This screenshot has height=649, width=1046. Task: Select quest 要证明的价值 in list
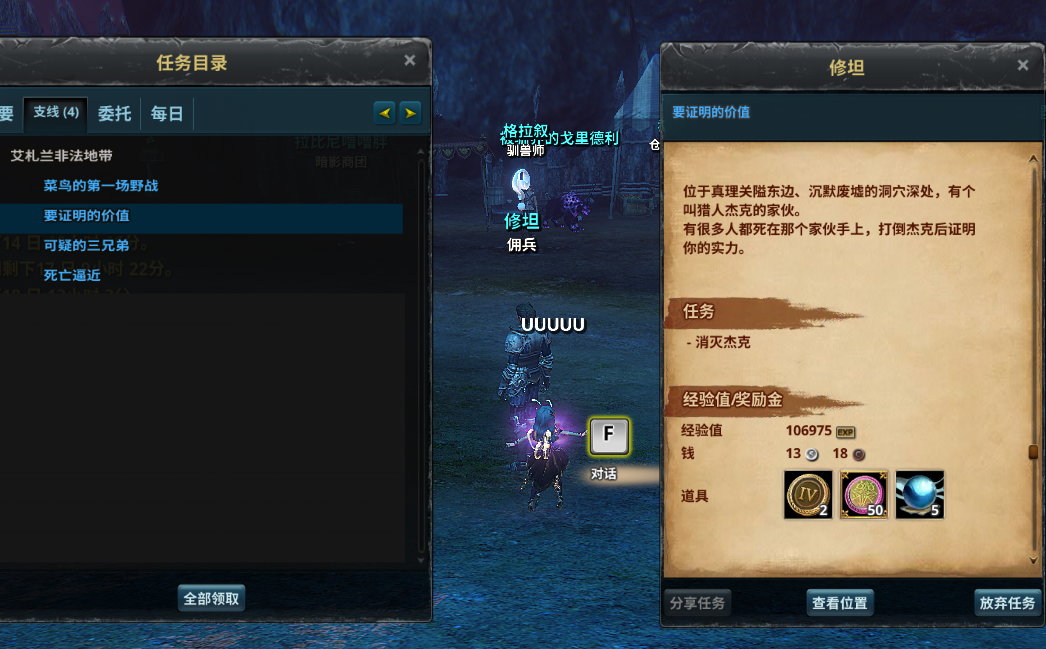click(87, 216)
